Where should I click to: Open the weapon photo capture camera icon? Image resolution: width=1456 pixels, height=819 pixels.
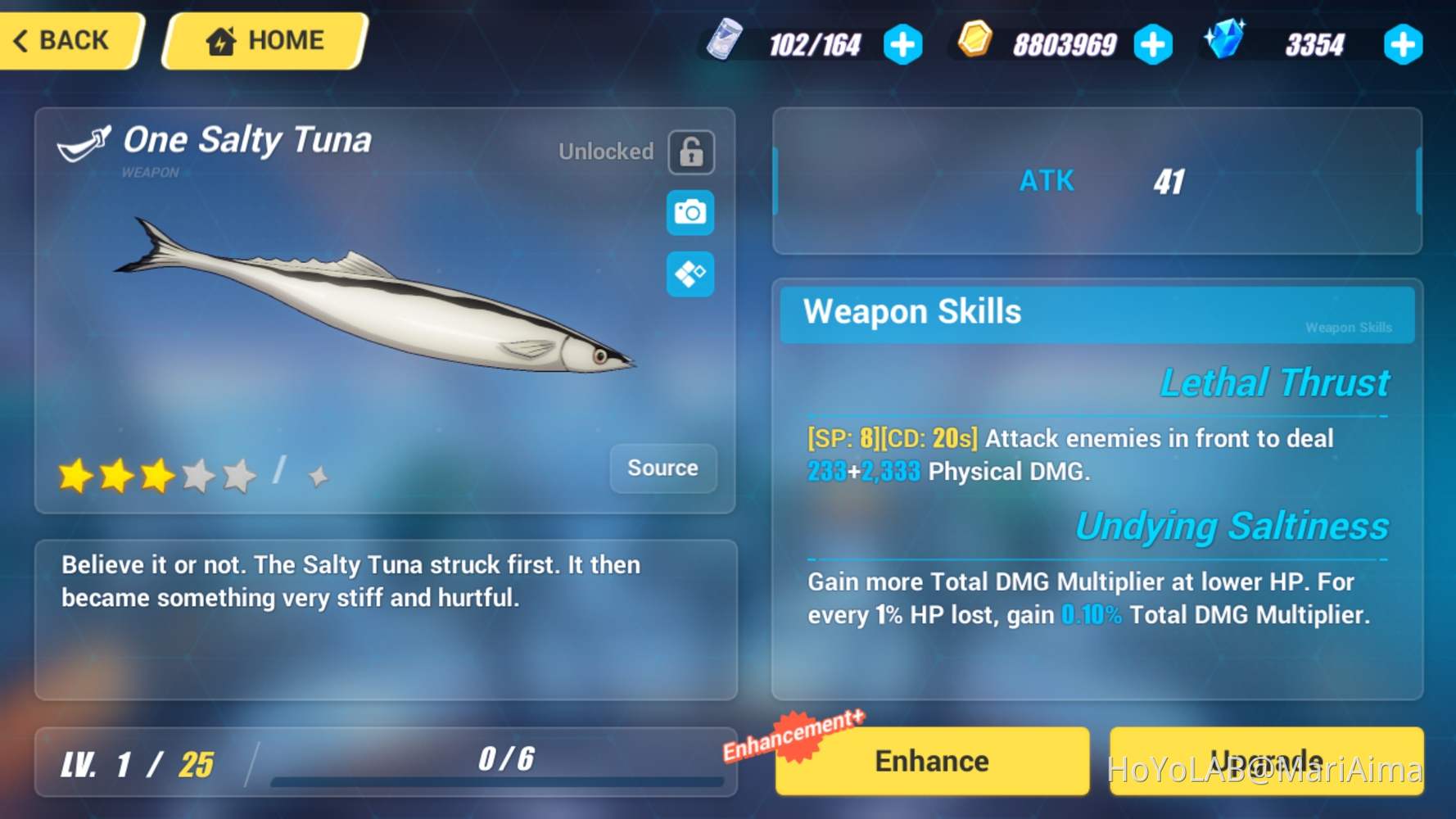(690, 212)
